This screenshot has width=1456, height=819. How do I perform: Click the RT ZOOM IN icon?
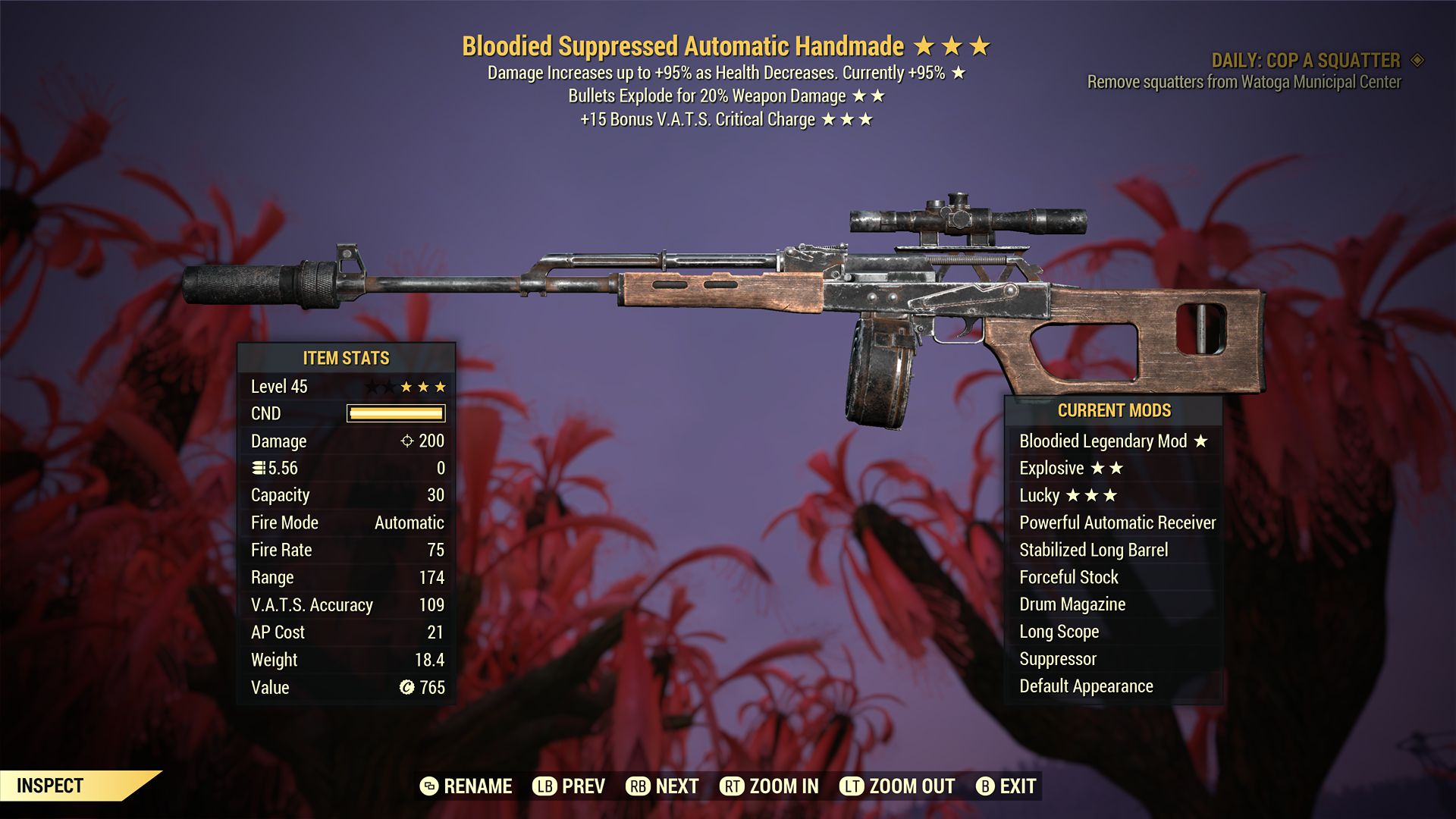click(x=733, y=786)
